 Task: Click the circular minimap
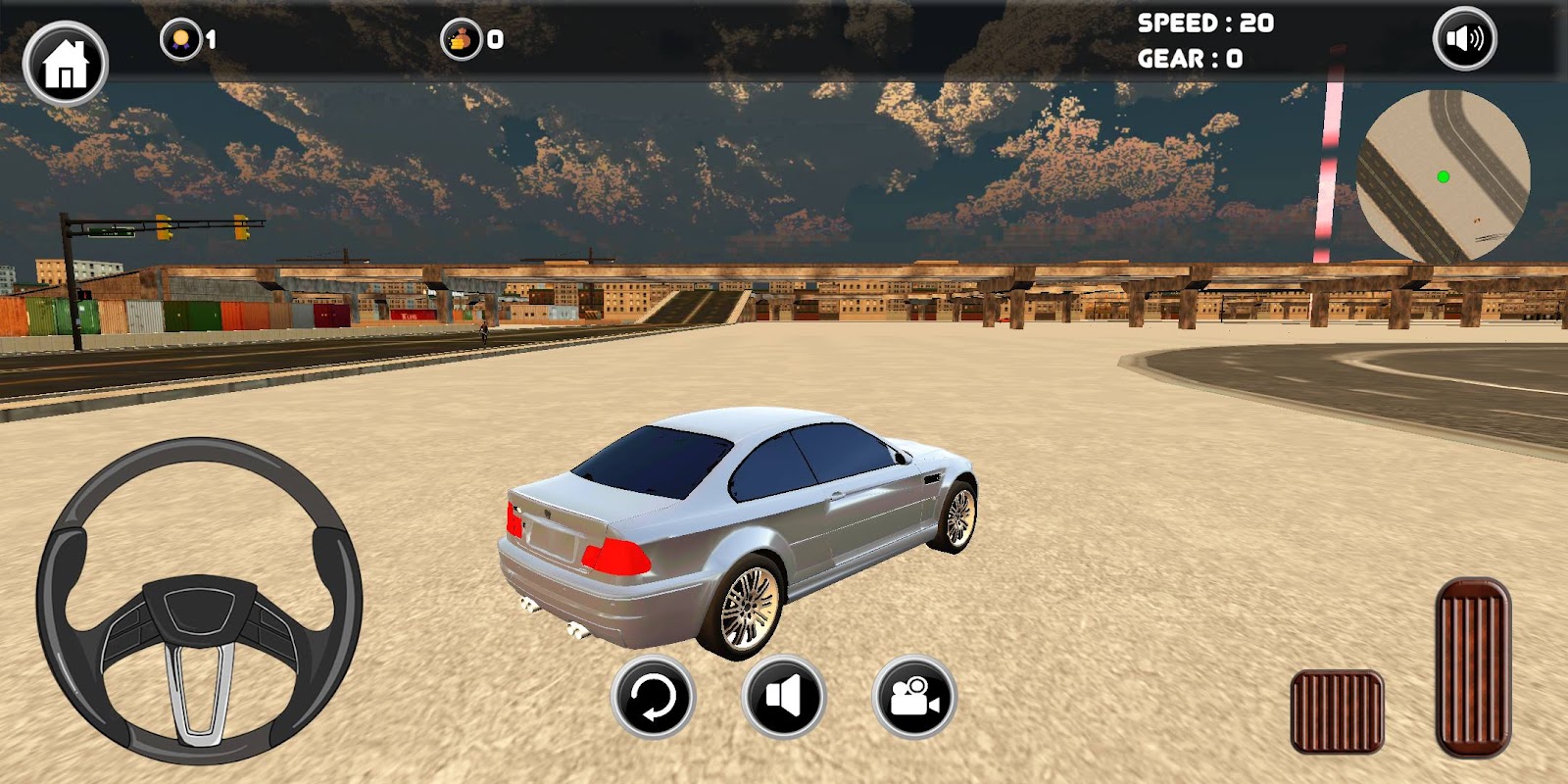[1443, 176]
